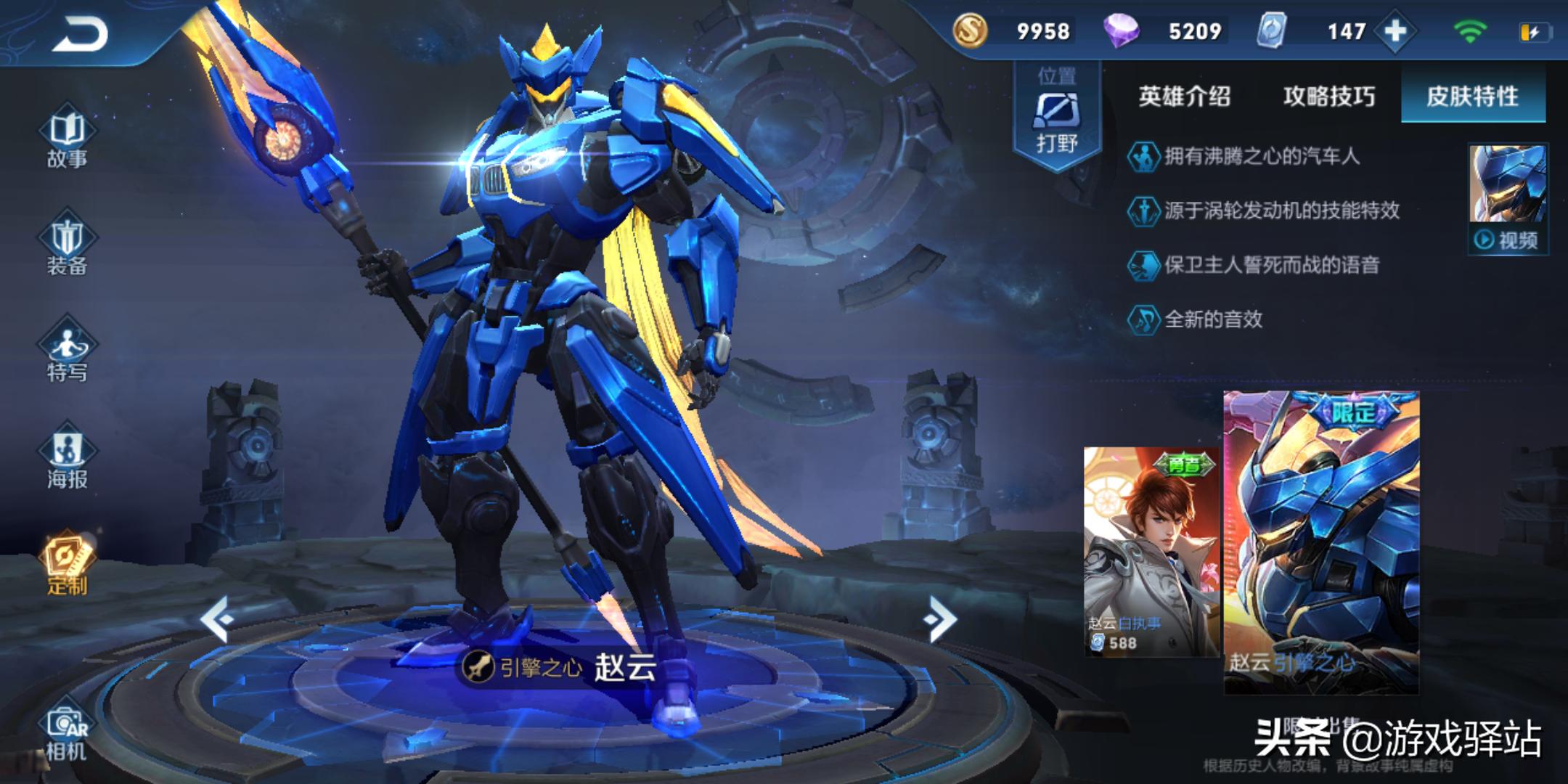Switch to previous hero with left arrow
Screen dimensions: 1568x784
click(216, 618)
